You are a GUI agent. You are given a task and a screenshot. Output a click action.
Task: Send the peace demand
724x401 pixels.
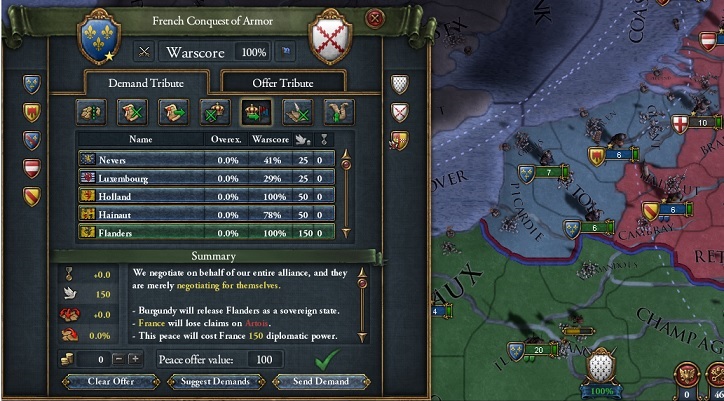click(322, 381)
